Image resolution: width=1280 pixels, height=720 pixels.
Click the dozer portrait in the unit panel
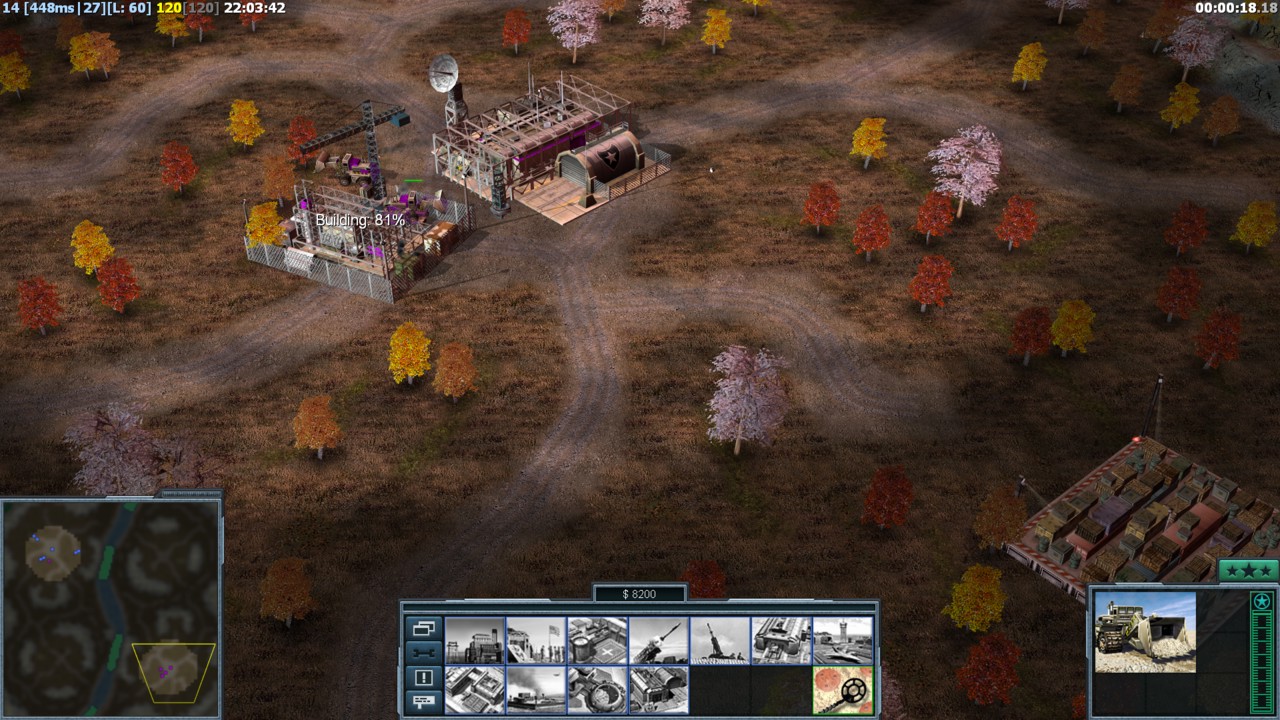point(1144,633)
